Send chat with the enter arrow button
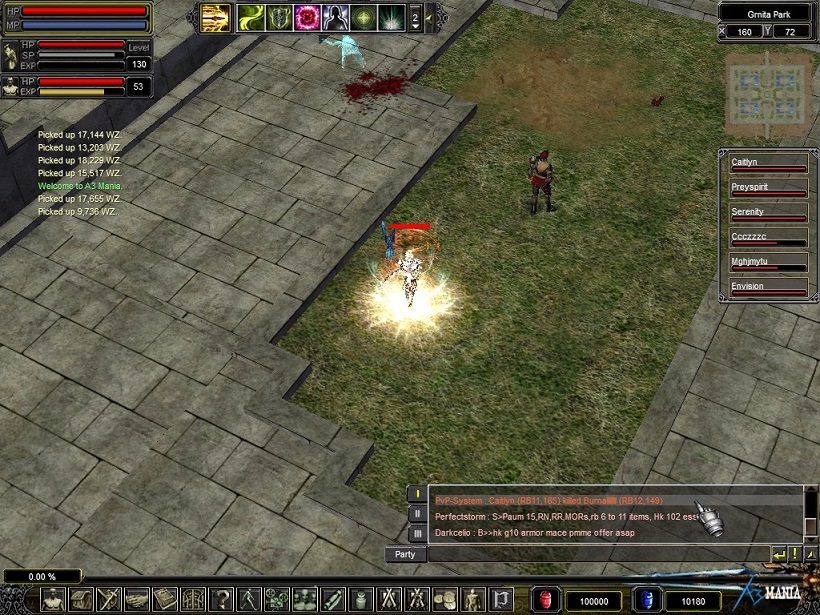820x615 pixels. [779, 553]
